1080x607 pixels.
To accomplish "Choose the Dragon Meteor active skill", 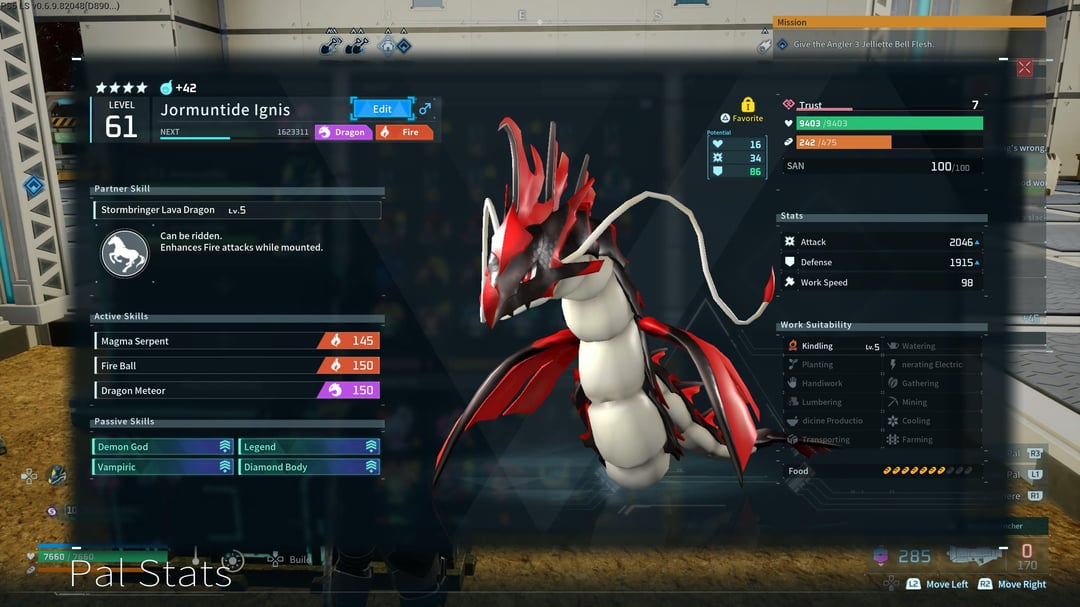I will 237,391.
